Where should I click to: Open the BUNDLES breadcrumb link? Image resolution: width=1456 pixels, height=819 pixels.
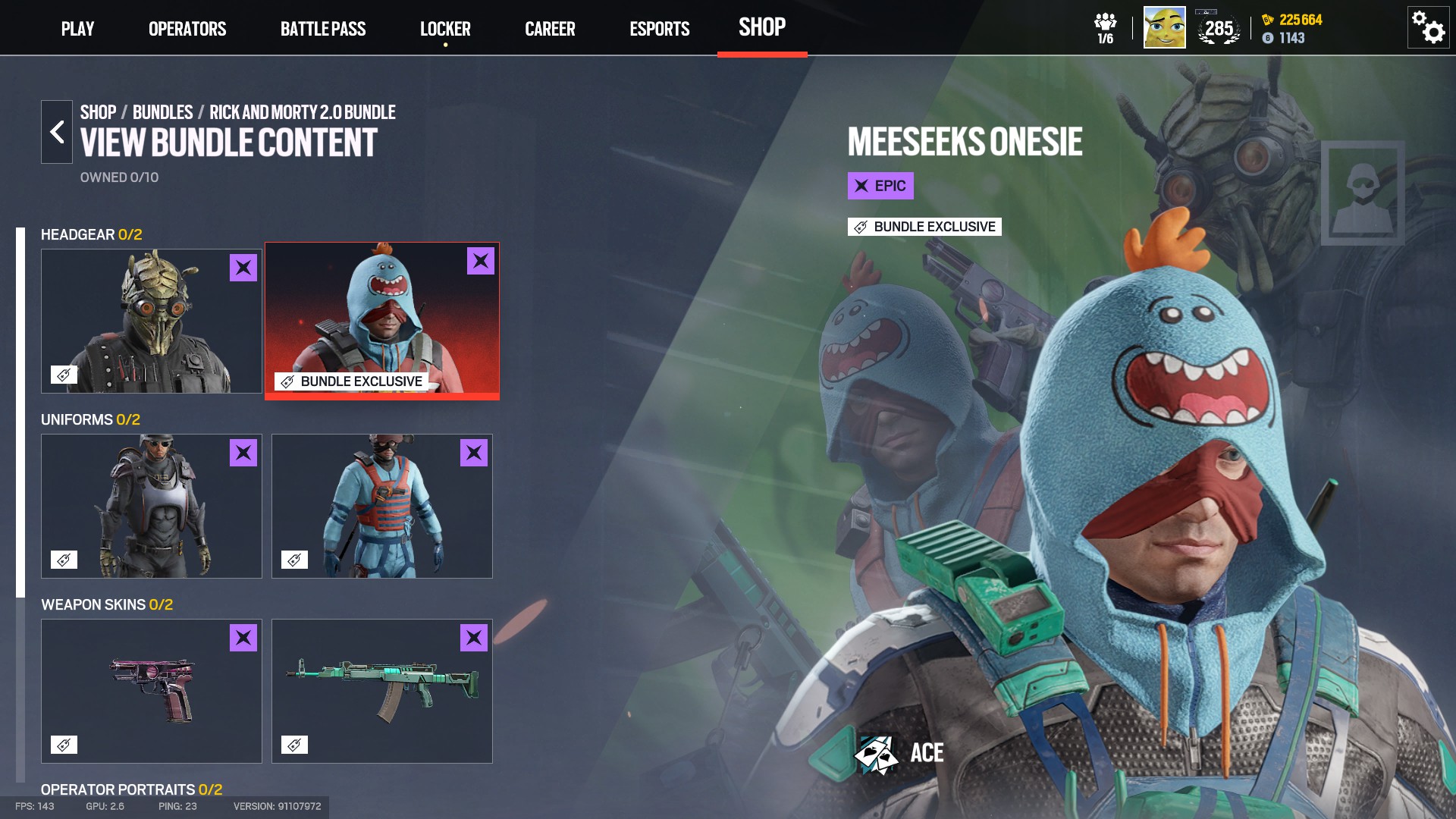point(162,111)
